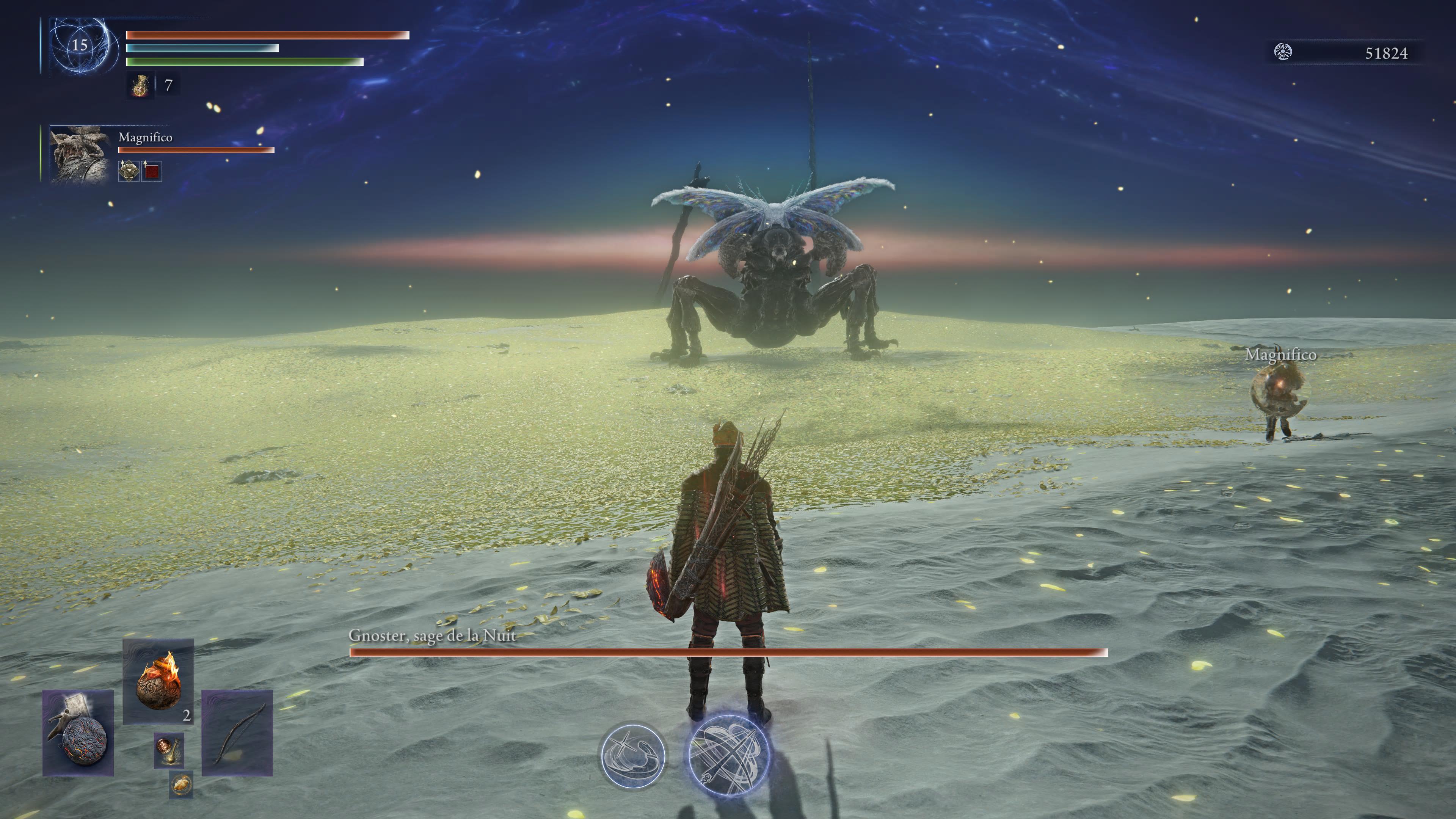
Task: Inspect Magnifico's armor buff icon
Action: click(x=129, y=171)
